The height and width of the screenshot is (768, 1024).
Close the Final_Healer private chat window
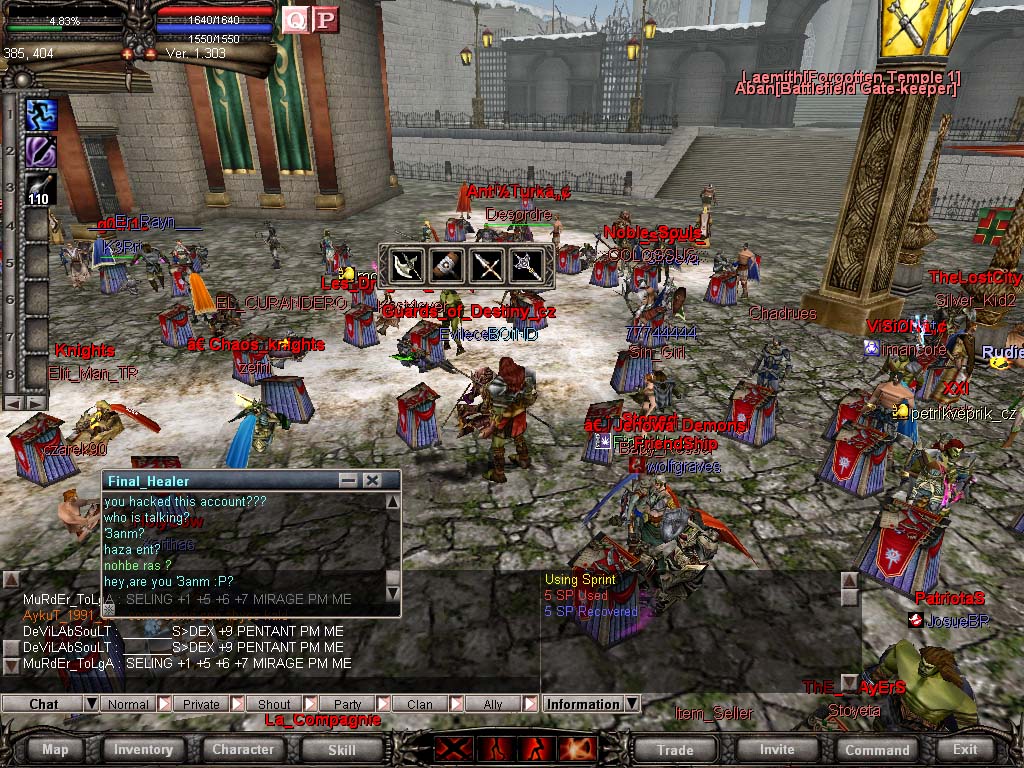372,481
